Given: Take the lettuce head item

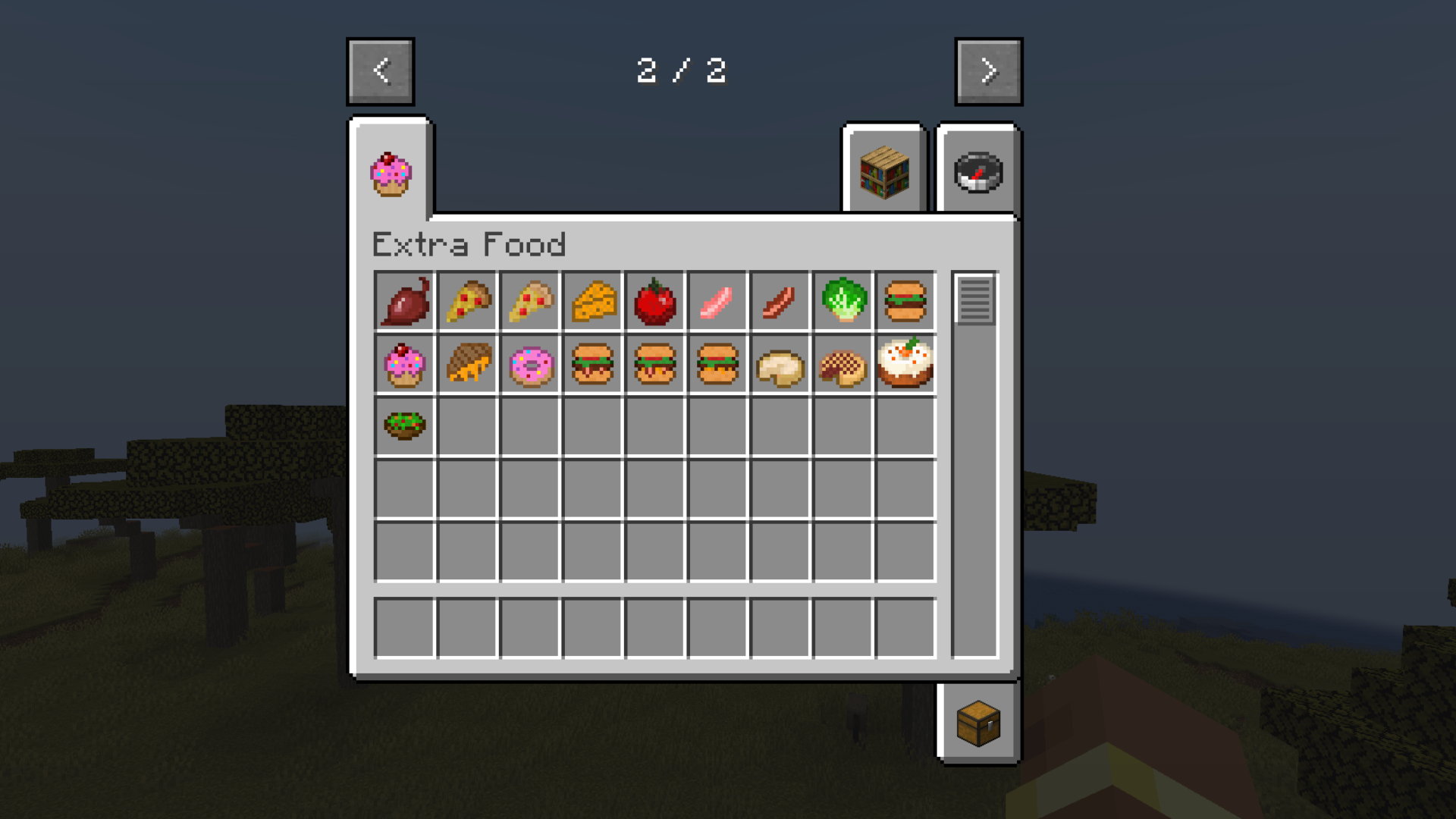Looking at the screenshot, I should 843,302.
